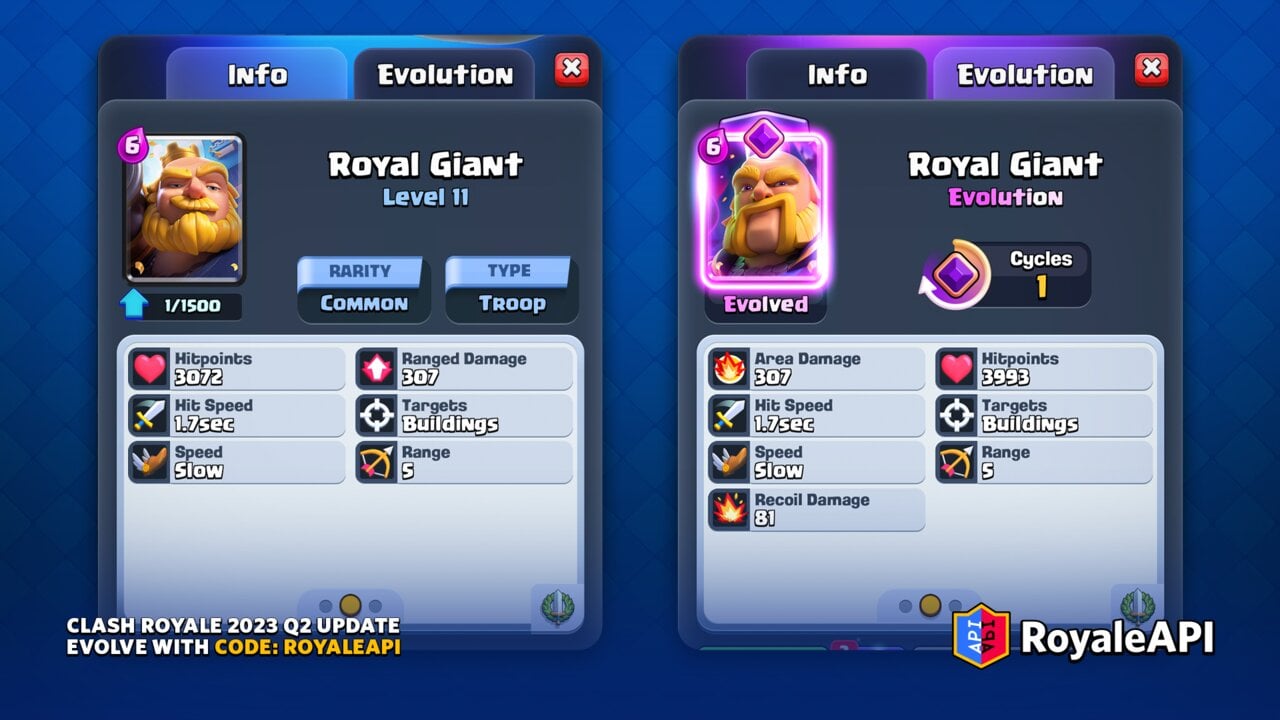Select the Speed wings icon
Screen dimensions: 1280x720
[x=149, y=458]
